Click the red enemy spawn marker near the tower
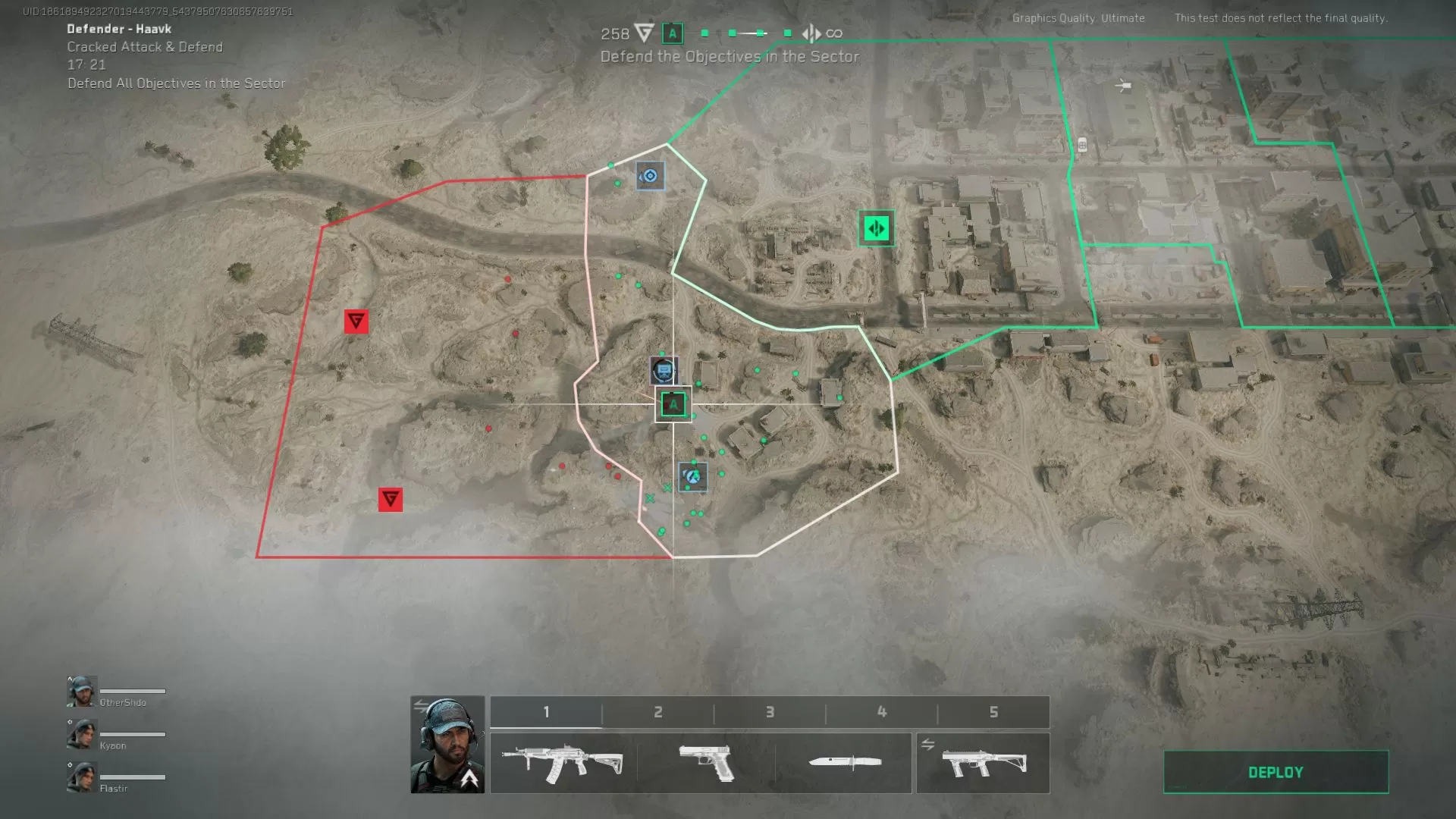This screenshot has width=1456, height=819. (356, 321)
